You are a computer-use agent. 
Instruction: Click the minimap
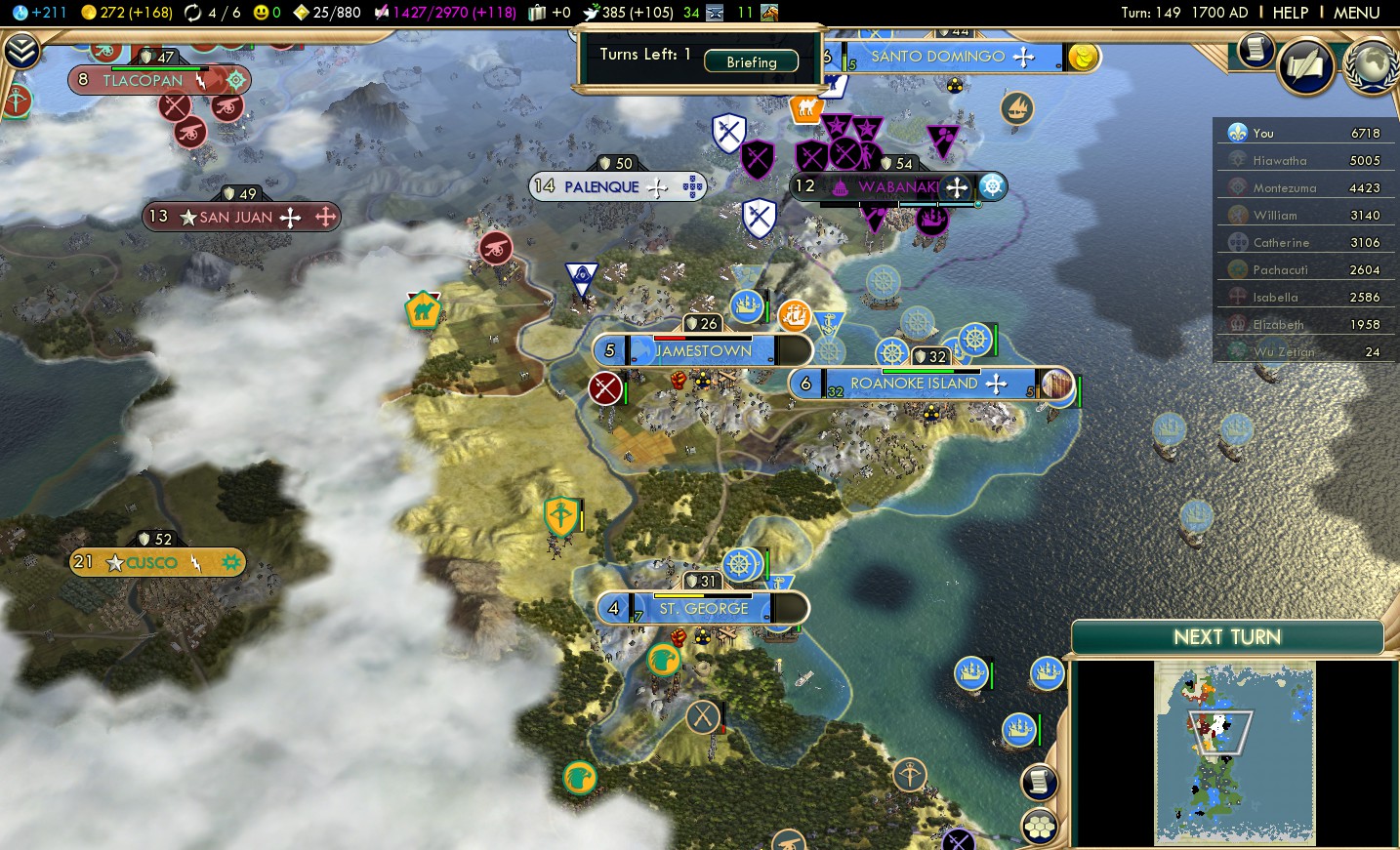pyautogui.click(x=1234, y=751)
